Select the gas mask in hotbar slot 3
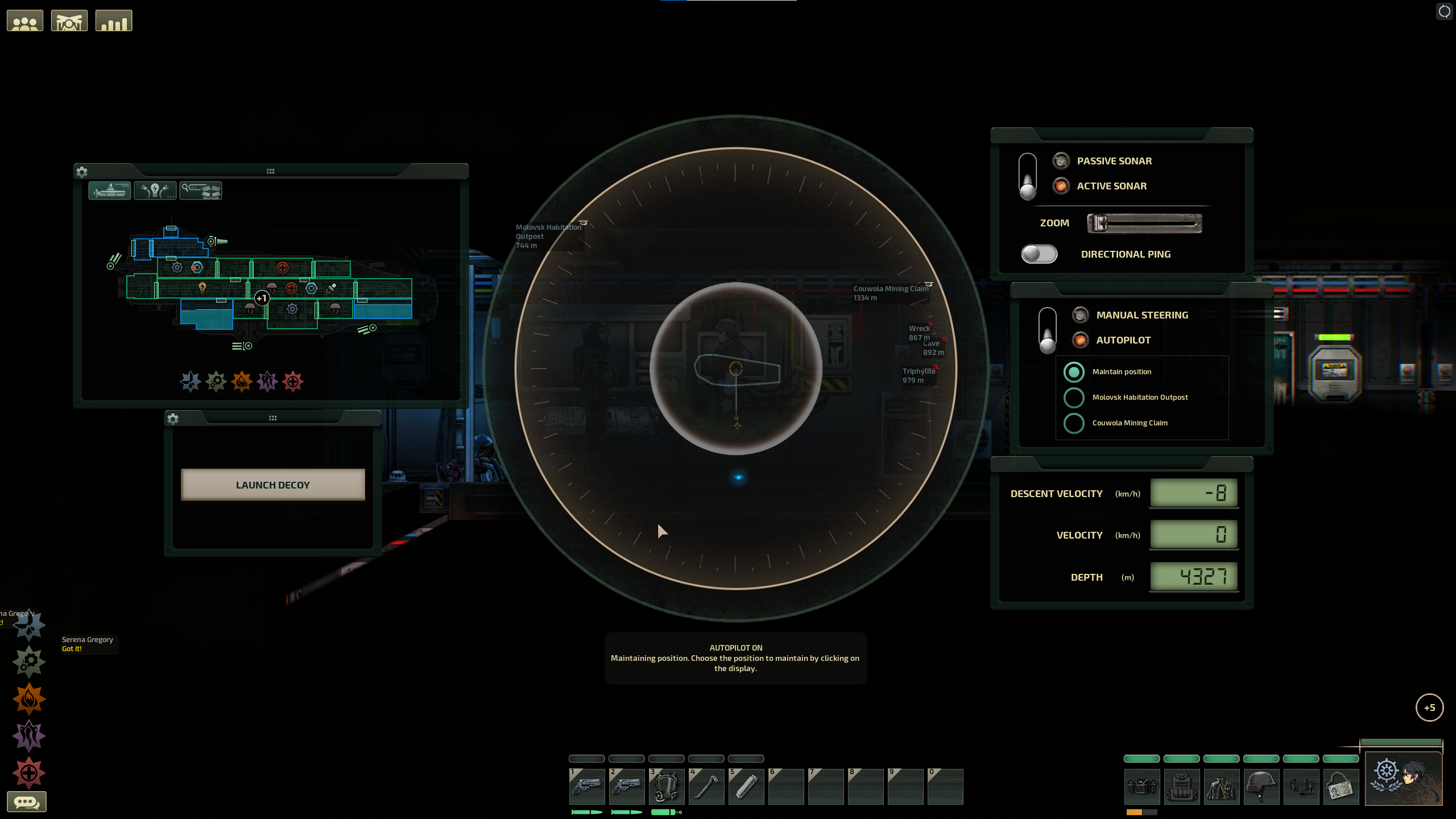This screenshot has width=1456, height=819. (x=667, y=787)
